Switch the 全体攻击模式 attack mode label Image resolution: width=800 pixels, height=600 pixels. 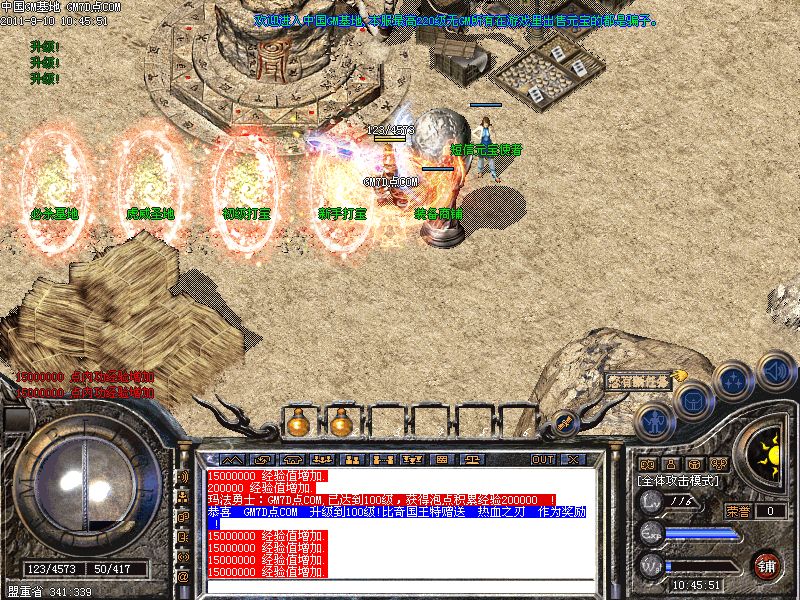[680, 481]
